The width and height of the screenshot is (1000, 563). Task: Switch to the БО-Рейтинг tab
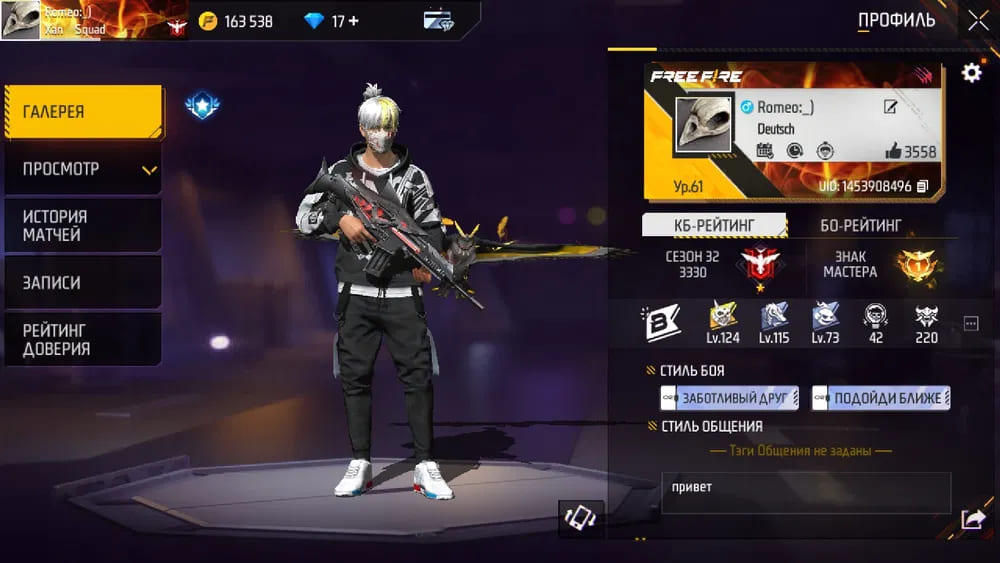click(861, 225)
